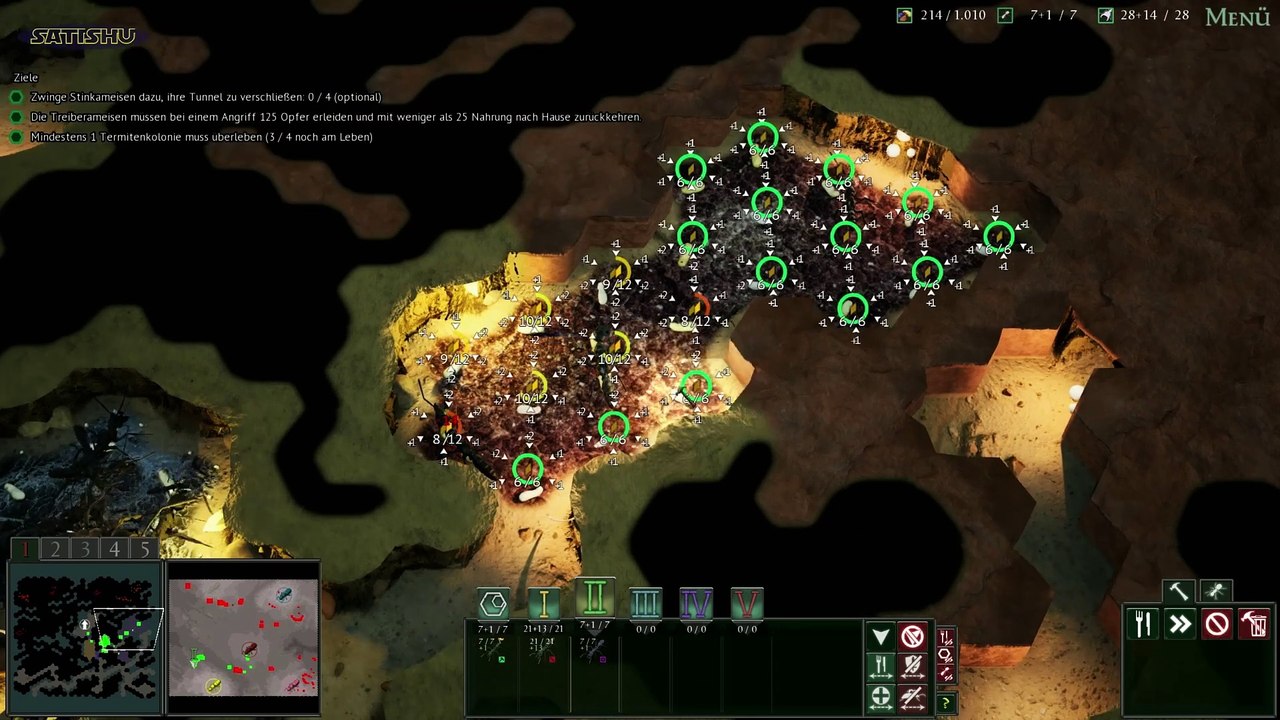Click the red prohibition cancel button
1280x720 pixels.
click(x=1217, y=625)
